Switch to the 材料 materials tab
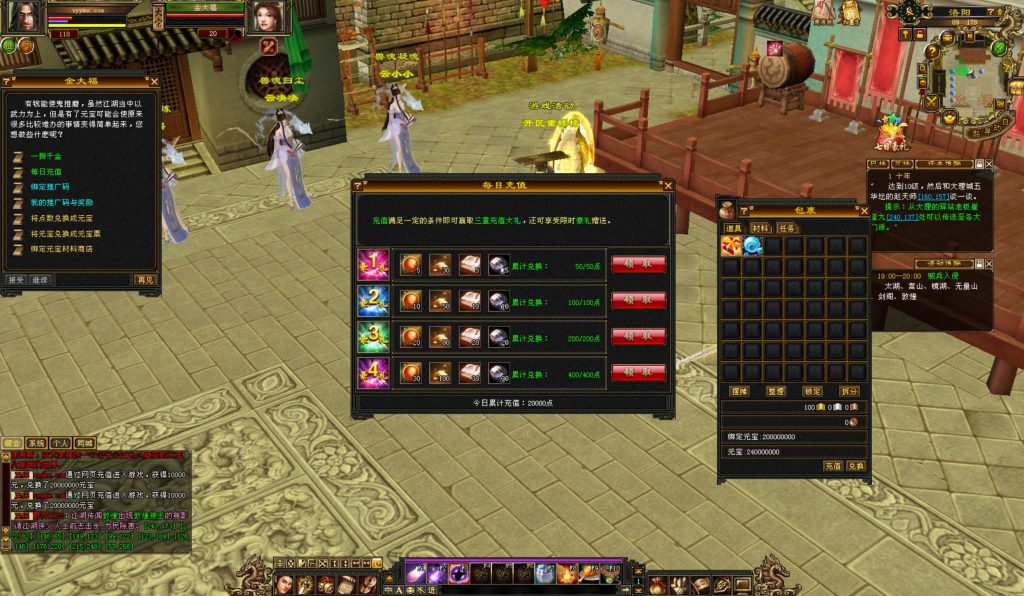The width and height of the screenshot is (1024, 596). [760, 228]
